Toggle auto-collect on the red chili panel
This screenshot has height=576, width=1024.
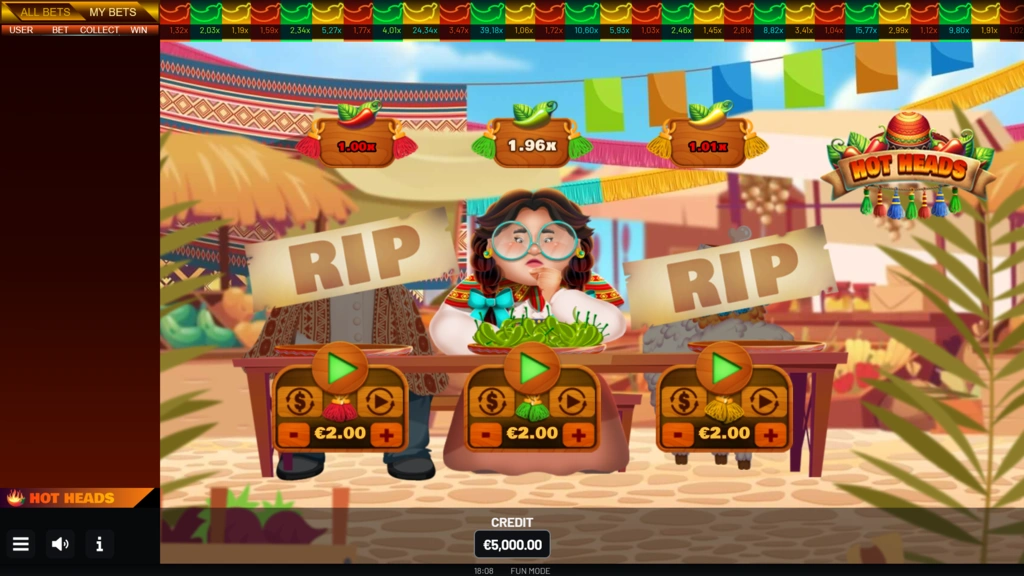[299, 402]
